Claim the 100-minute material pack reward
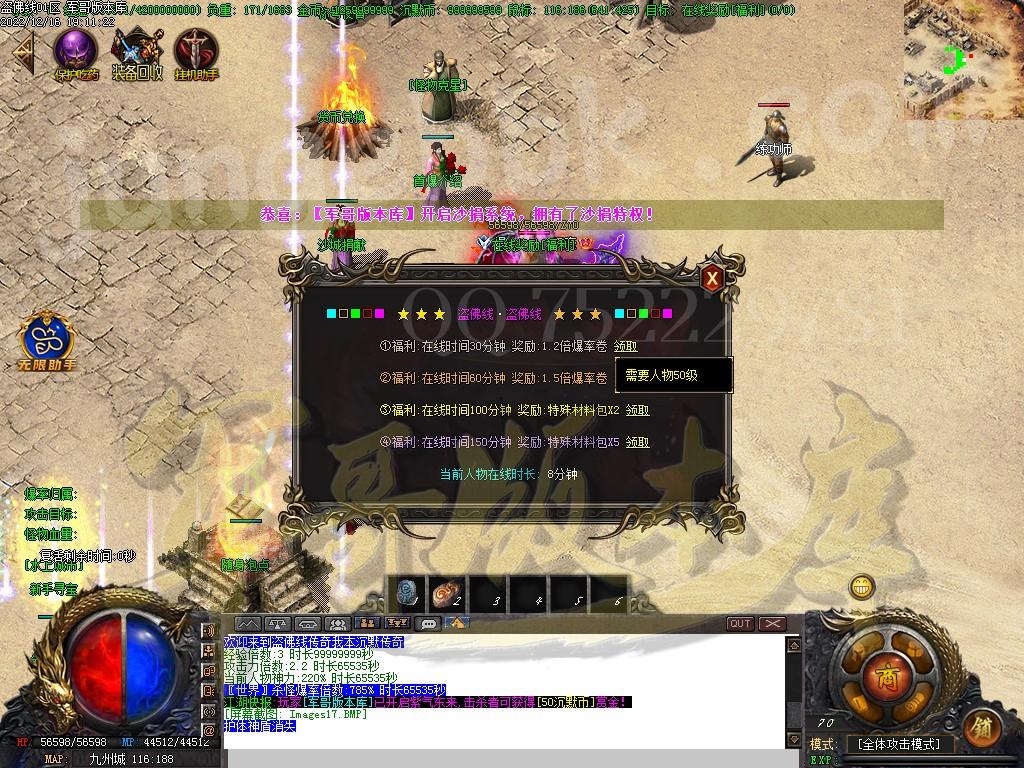The height and width of the screenshot is (768, 1024). [x=637, y=410]
